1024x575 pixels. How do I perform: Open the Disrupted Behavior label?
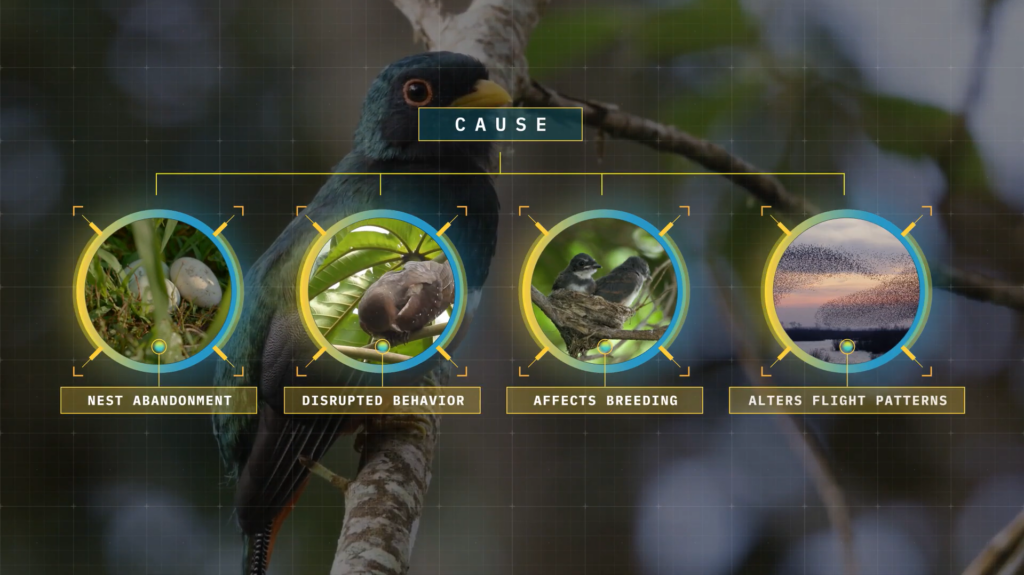point(382,401)
